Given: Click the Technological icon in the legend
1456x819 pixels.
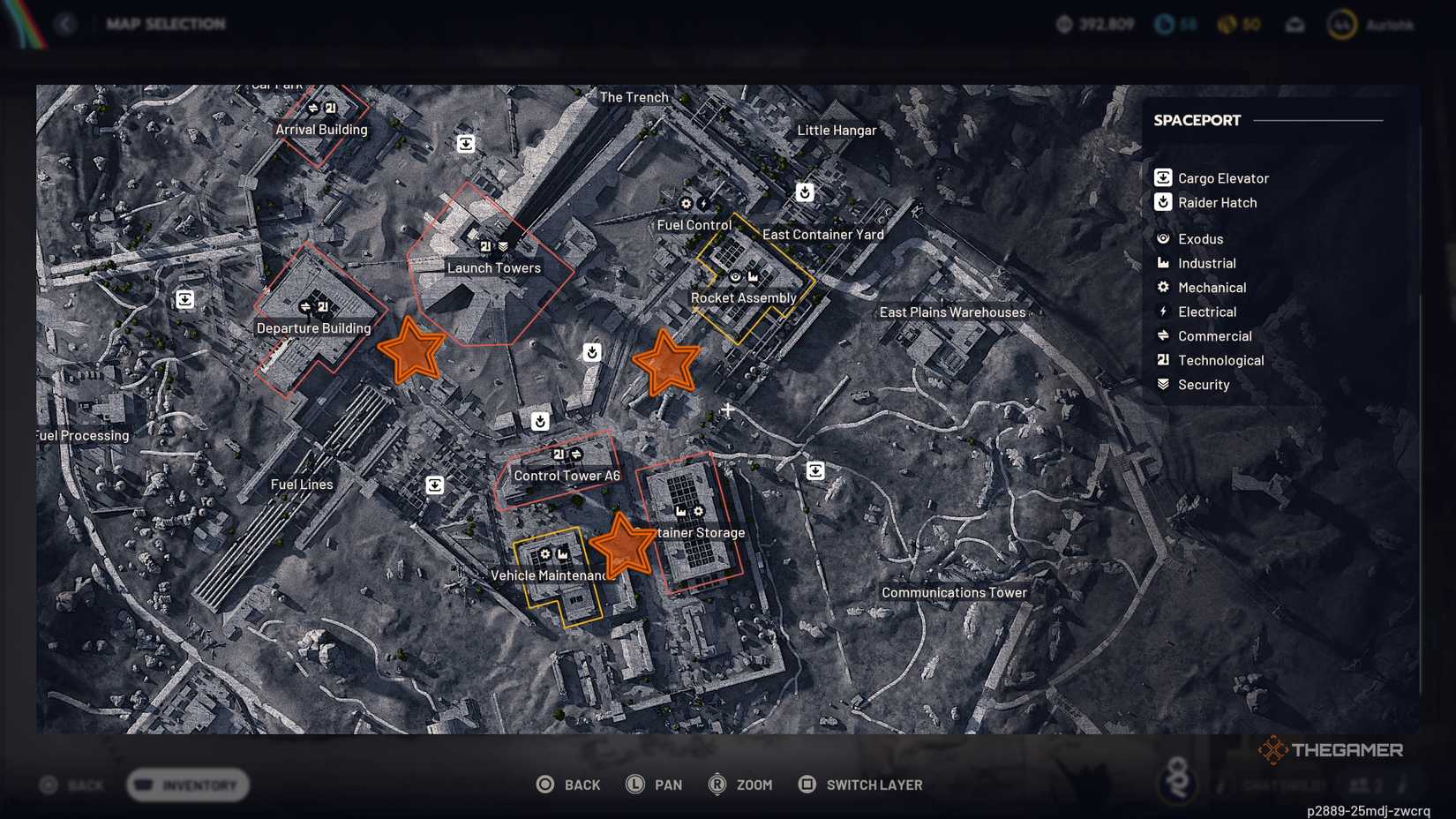Looking at the screenshot, I should point(1163,360).
